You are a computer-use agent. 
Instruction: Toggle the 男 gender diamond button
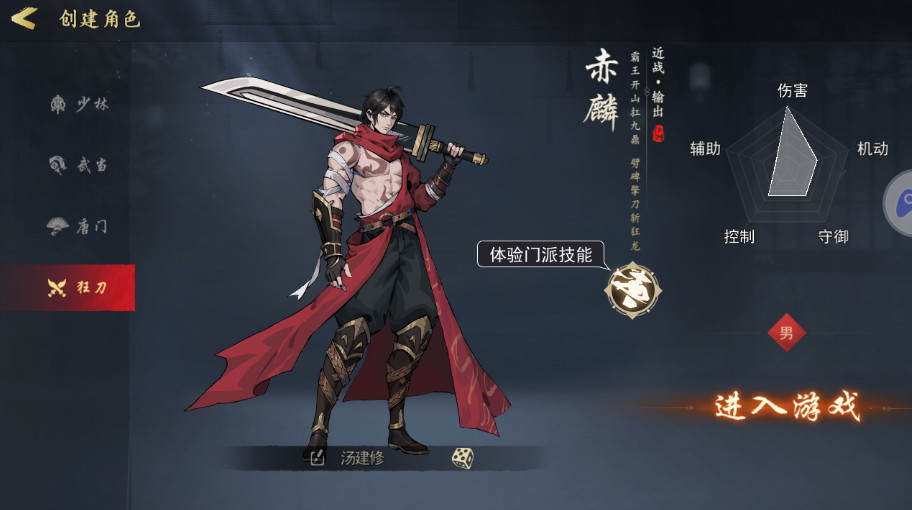point(786,333)
